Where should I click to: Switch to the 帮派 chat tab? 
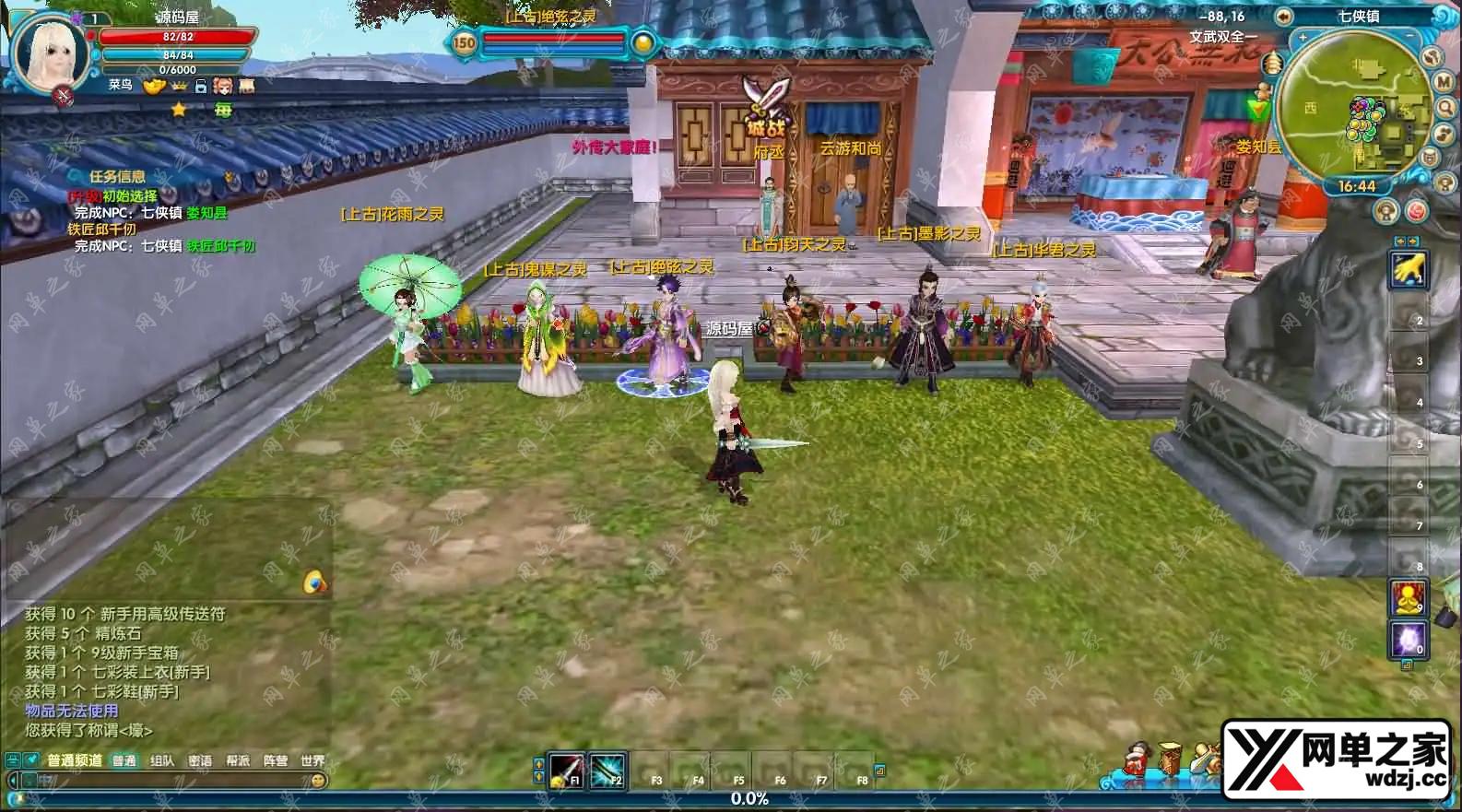pyautogui.click(x=238, y=760)
